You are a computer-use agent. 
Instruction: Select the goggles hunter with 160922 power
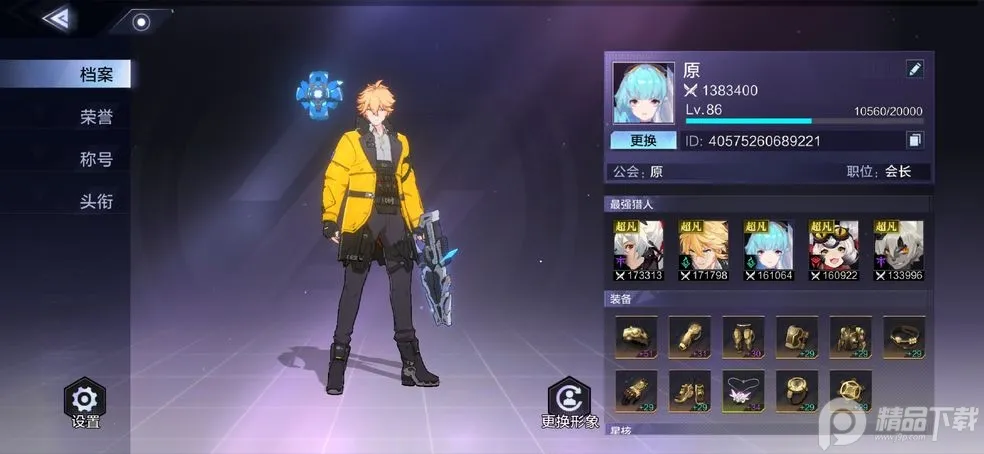pyautogui.click(x=832, y=250)
